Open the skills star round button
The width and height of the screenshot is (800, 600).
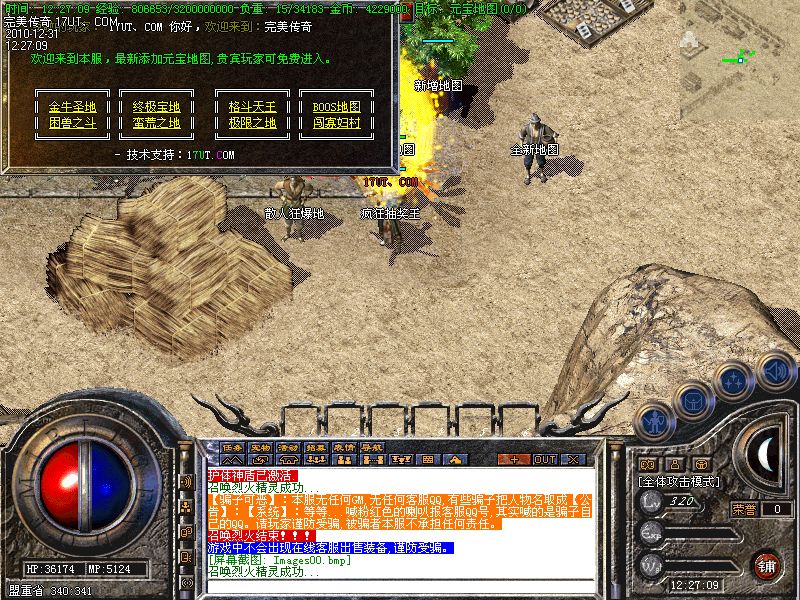pyautogui.click(x=735, y=381)
